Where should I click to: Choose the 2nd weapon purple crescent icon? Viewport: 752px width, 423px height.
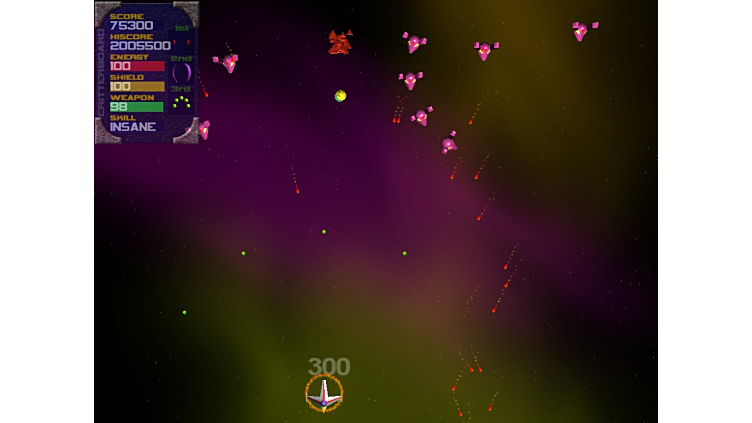181,72
